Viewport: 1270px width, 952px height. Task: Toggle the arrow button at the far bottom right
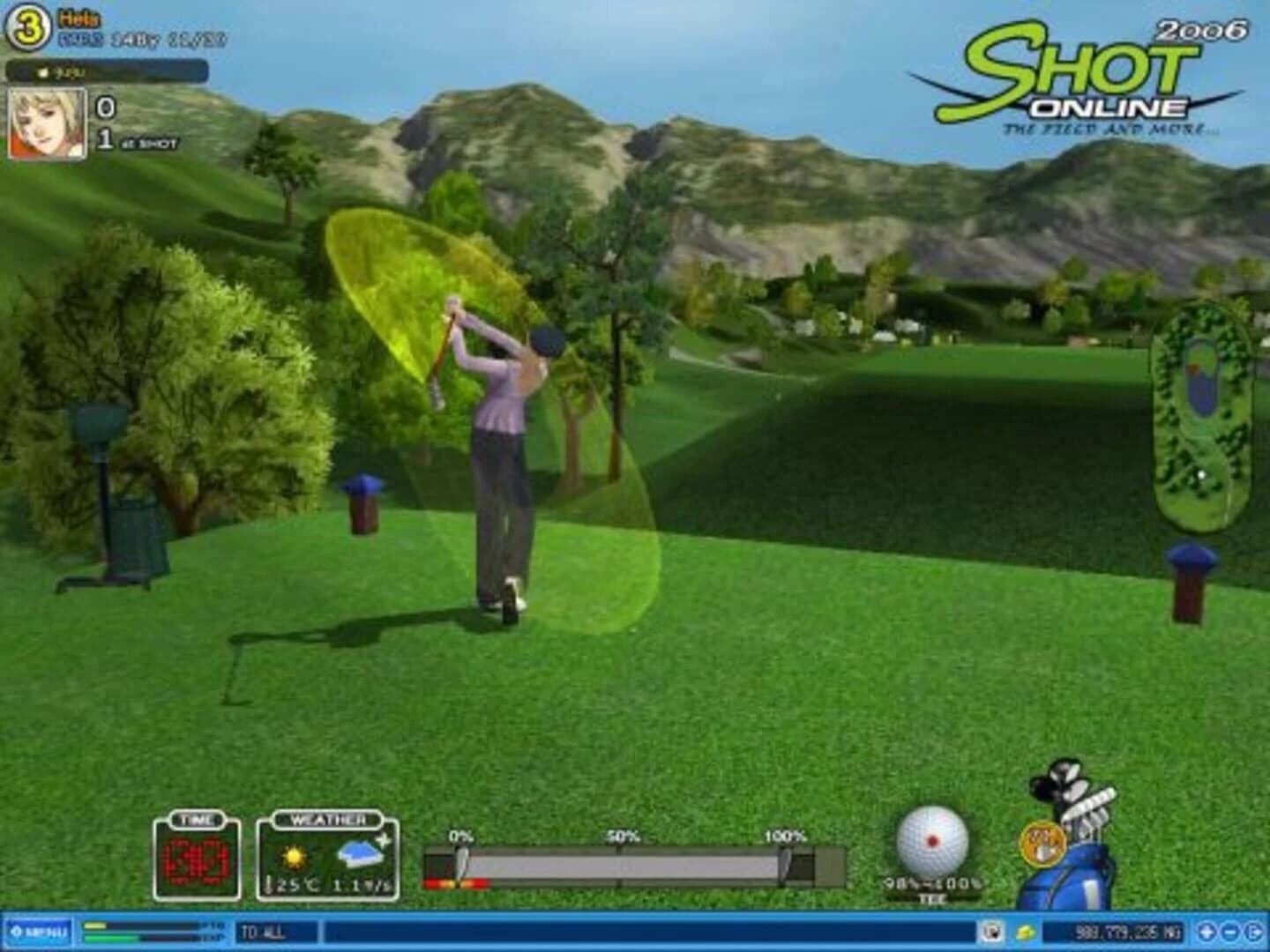pyautogui.click(x=1253, y=931)
